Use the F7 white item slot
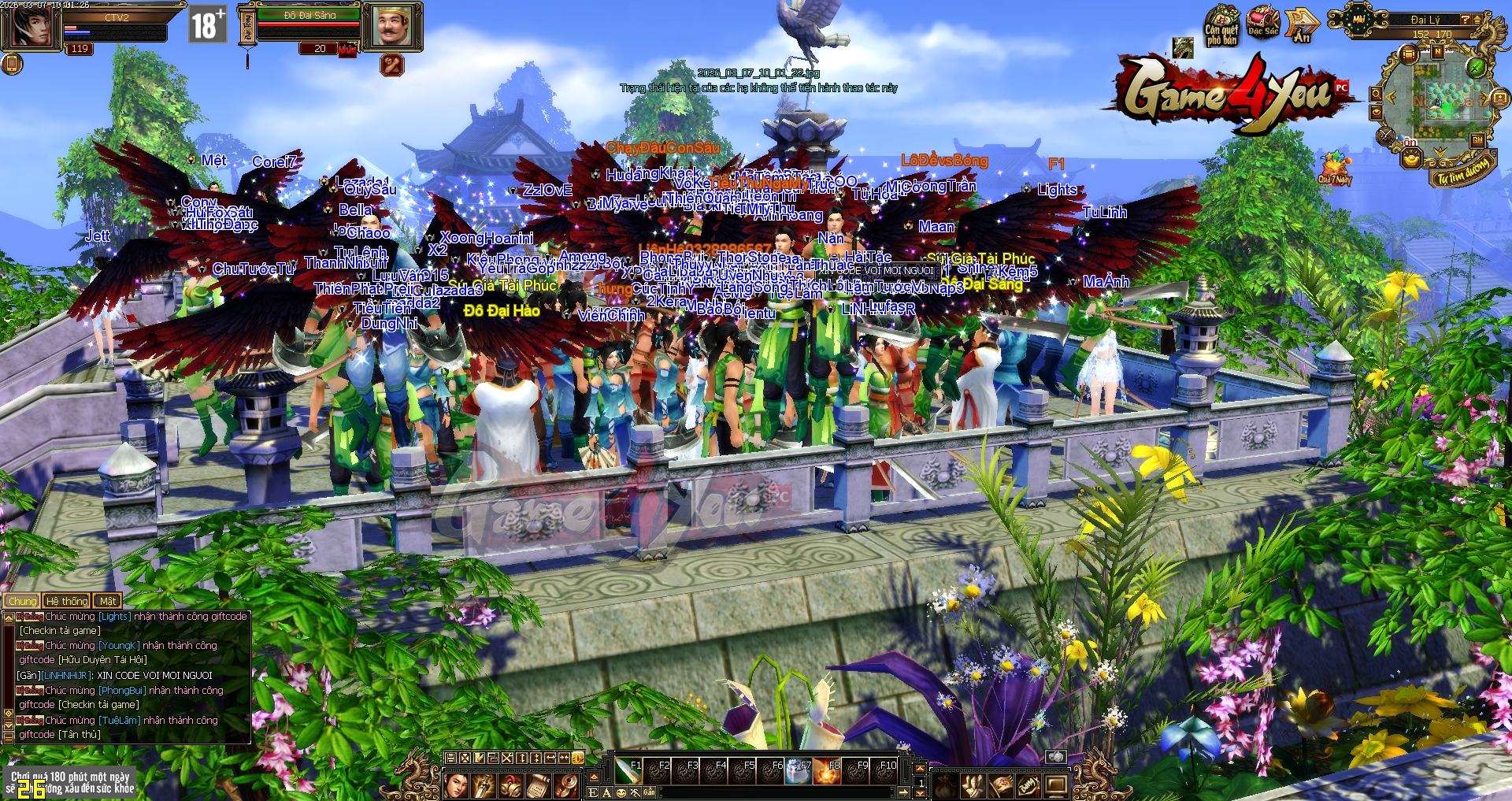The image size is (1512, 801). click(x=798, y=771)
